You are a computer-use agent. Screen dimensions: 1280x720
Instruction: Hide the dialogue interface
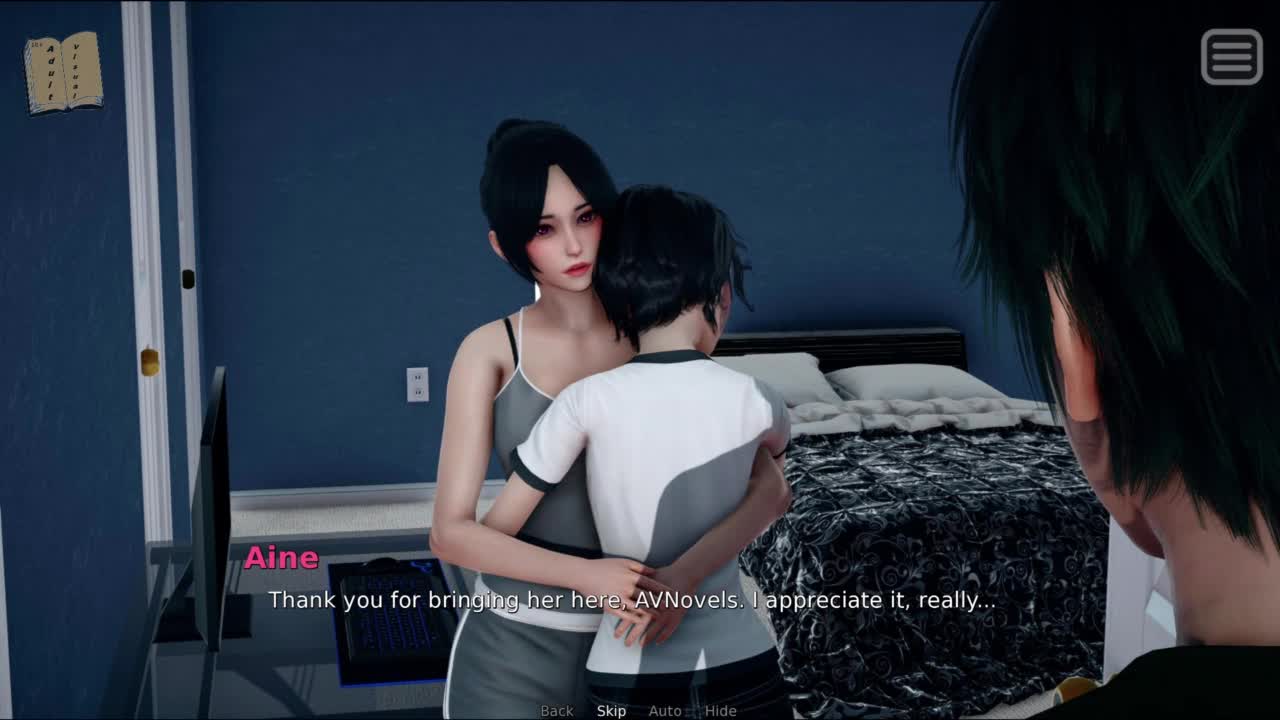(x=720, y=711)
